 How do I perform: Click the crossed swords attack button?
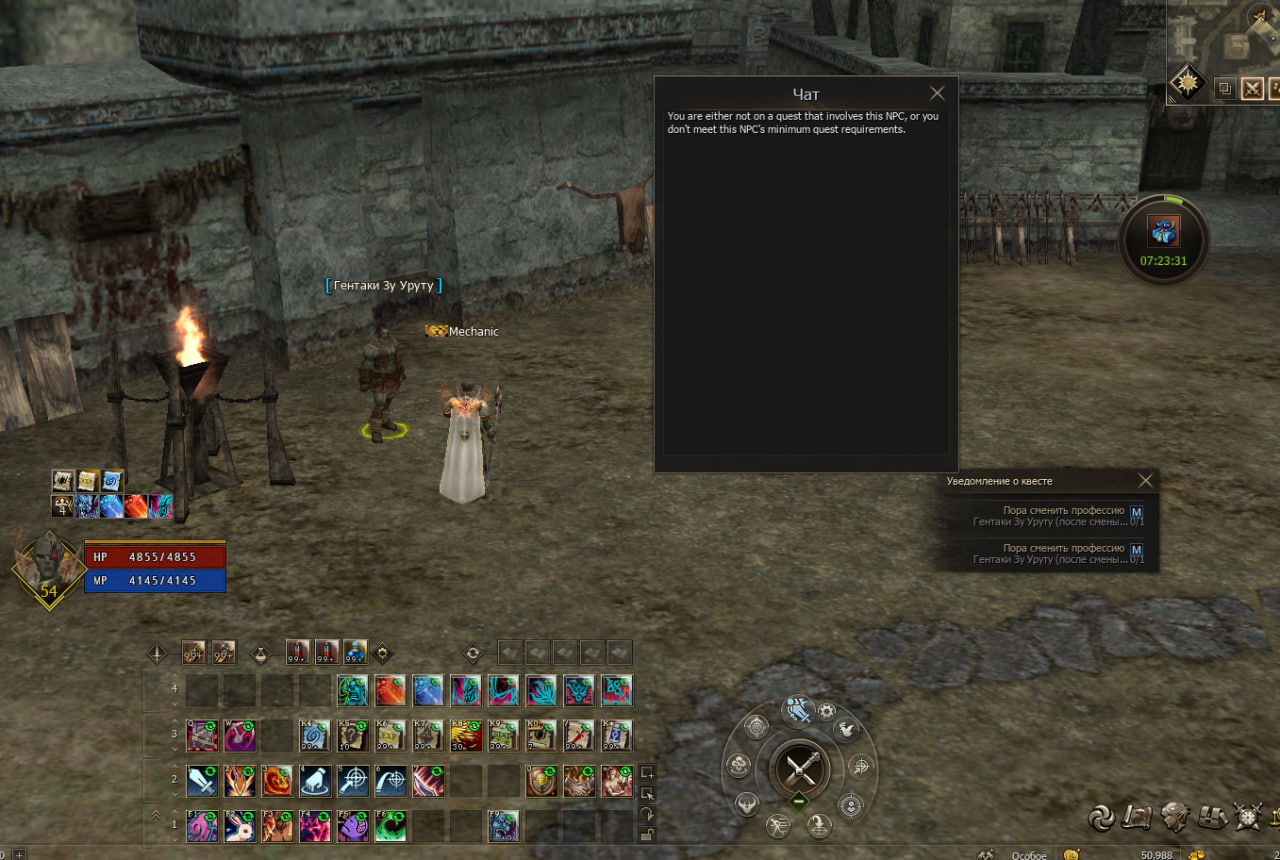tap(800, 769)
